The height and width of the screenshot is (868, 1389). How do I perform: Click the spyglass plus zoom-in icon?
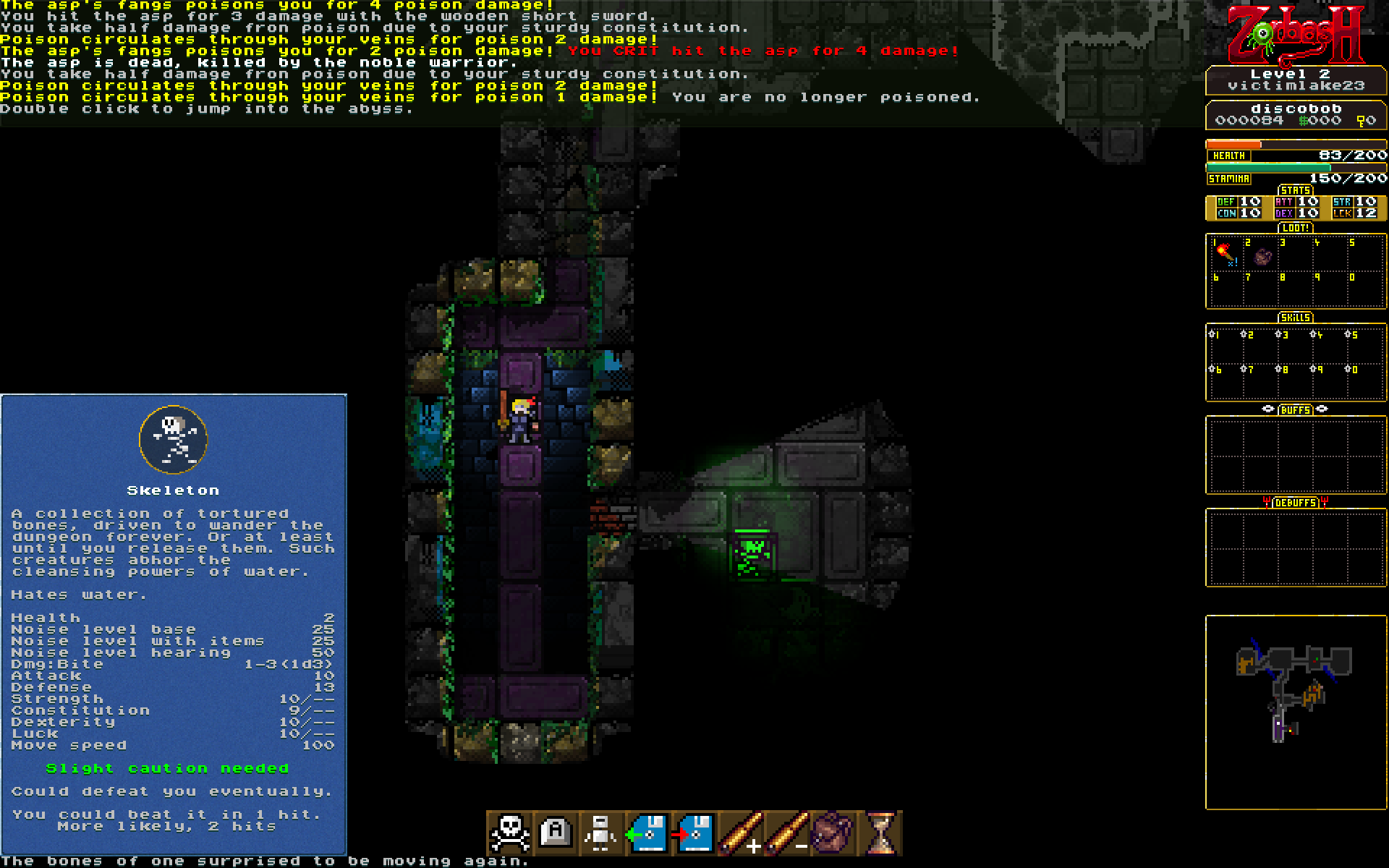pos(740,833)
